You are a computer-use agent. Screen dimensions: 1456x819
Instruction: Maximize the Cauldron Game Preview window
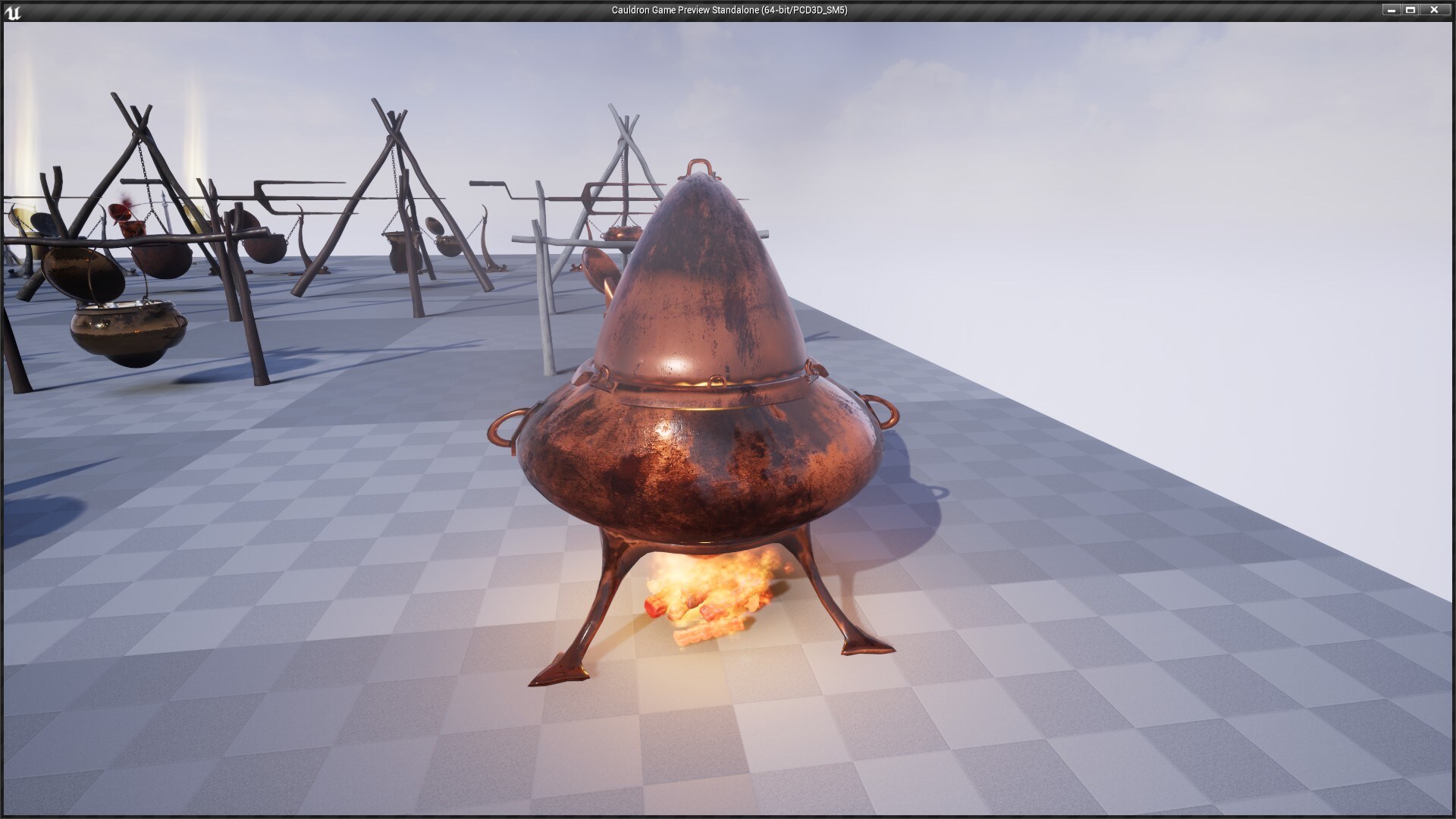click(x=1412, y=10)
